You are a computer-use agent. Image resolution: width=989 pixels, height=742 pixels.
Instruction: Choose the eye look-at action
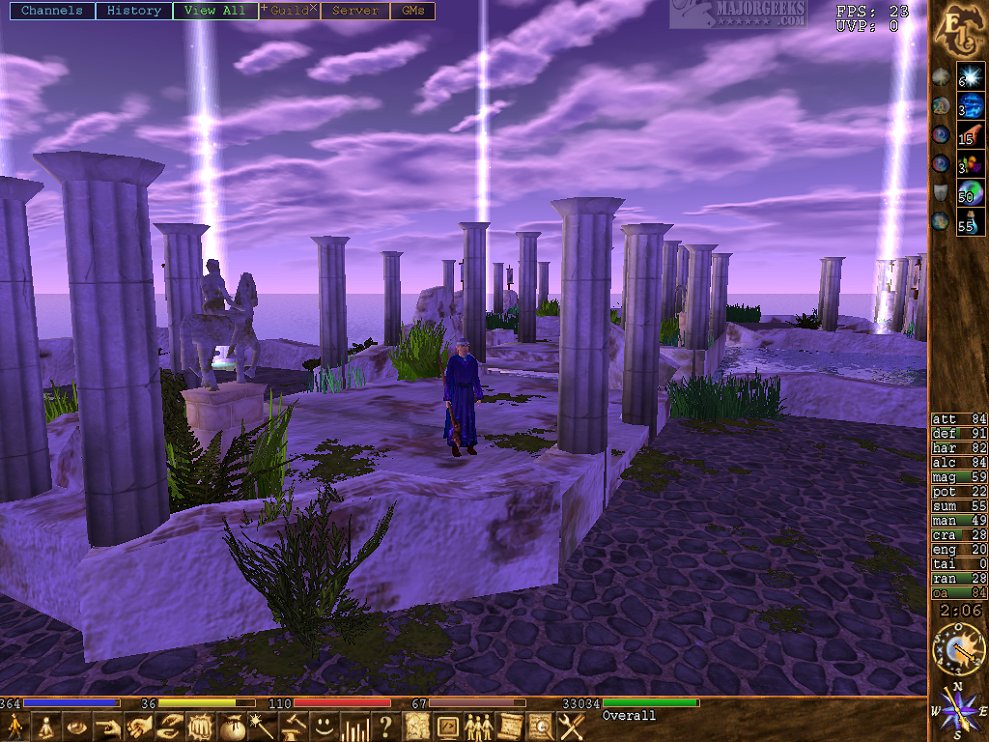coord(76,727)
